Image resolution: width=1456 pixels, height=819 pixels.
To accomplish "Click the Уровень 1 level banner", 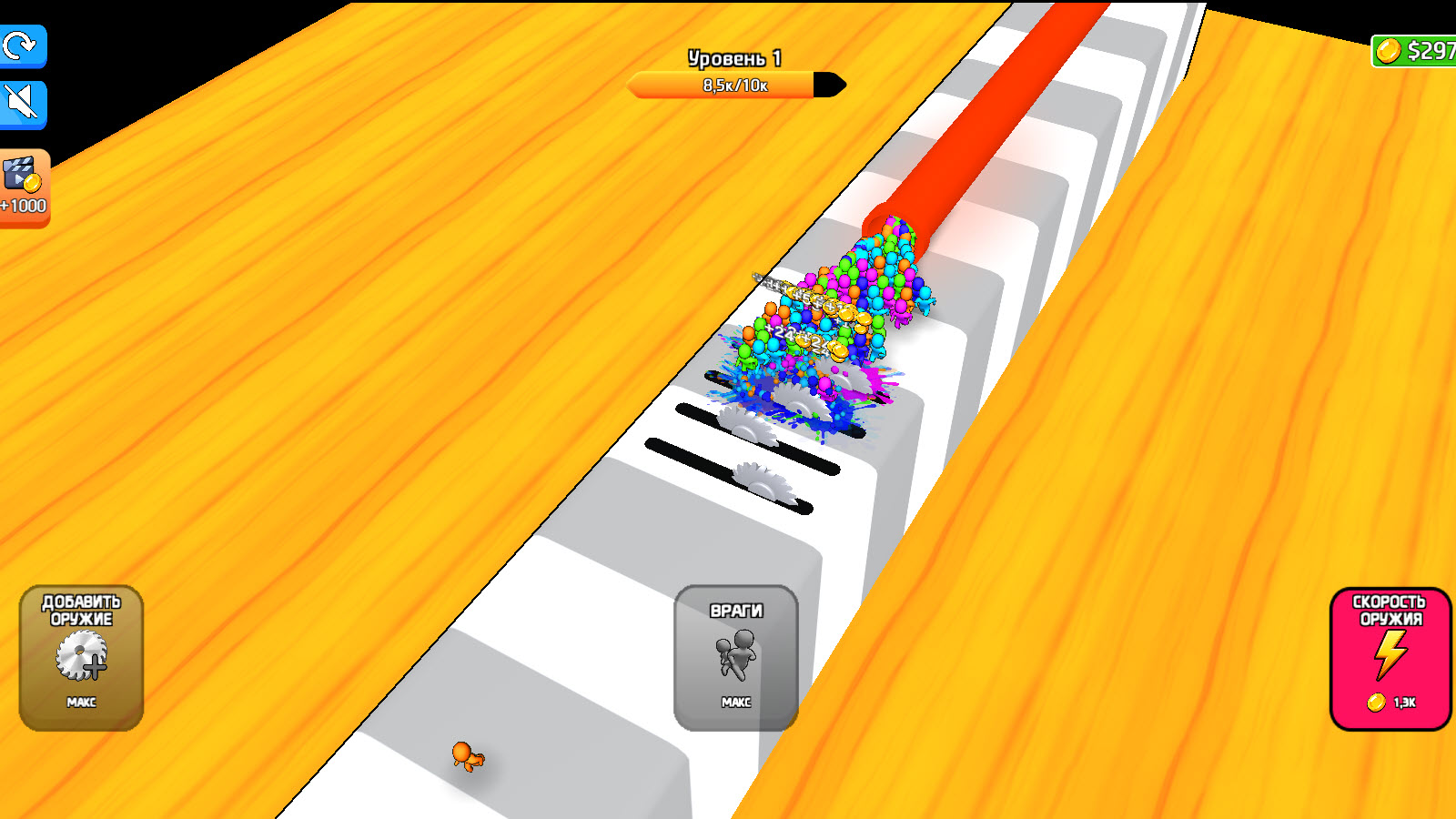I will click(733, 56).
